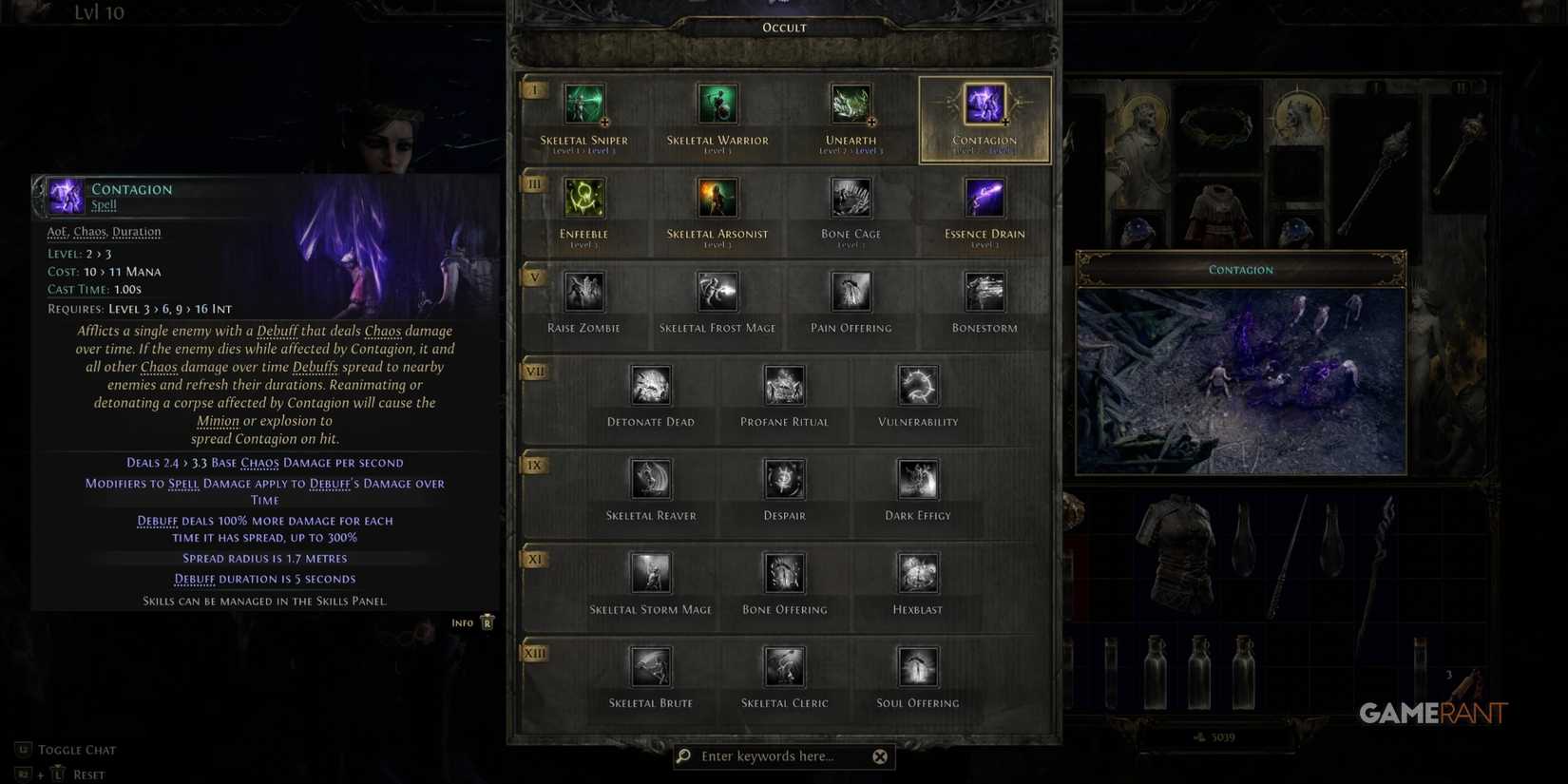This screenshot has height=784, width=1568.
Task: Choose the Profane Ritual skill icon
Action: (x=783, y=385)
